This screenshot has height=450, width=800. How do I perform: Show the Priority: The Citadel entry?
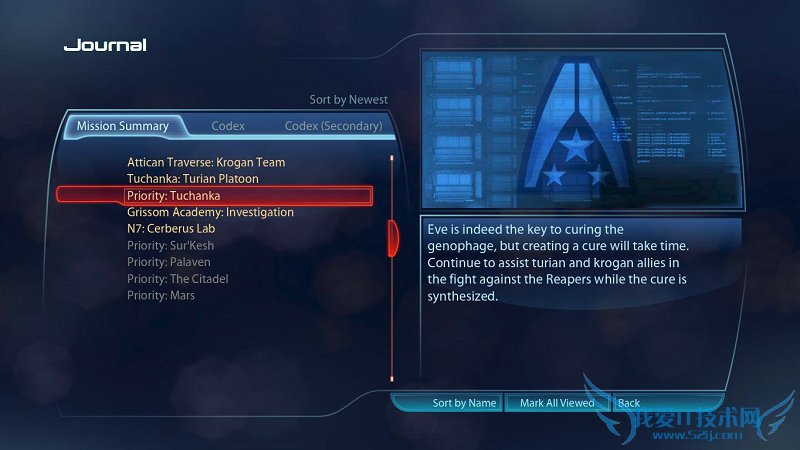coord(178,279)
